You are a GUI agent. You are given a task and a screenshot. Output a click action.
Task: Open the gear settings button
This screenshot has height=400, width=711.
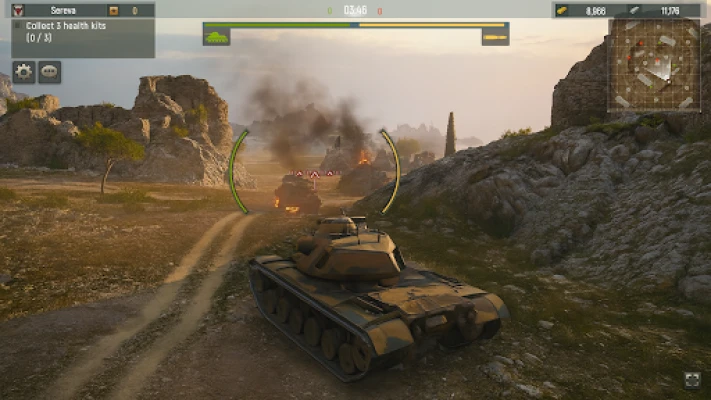pyautogui.click(x=24, y=72)
